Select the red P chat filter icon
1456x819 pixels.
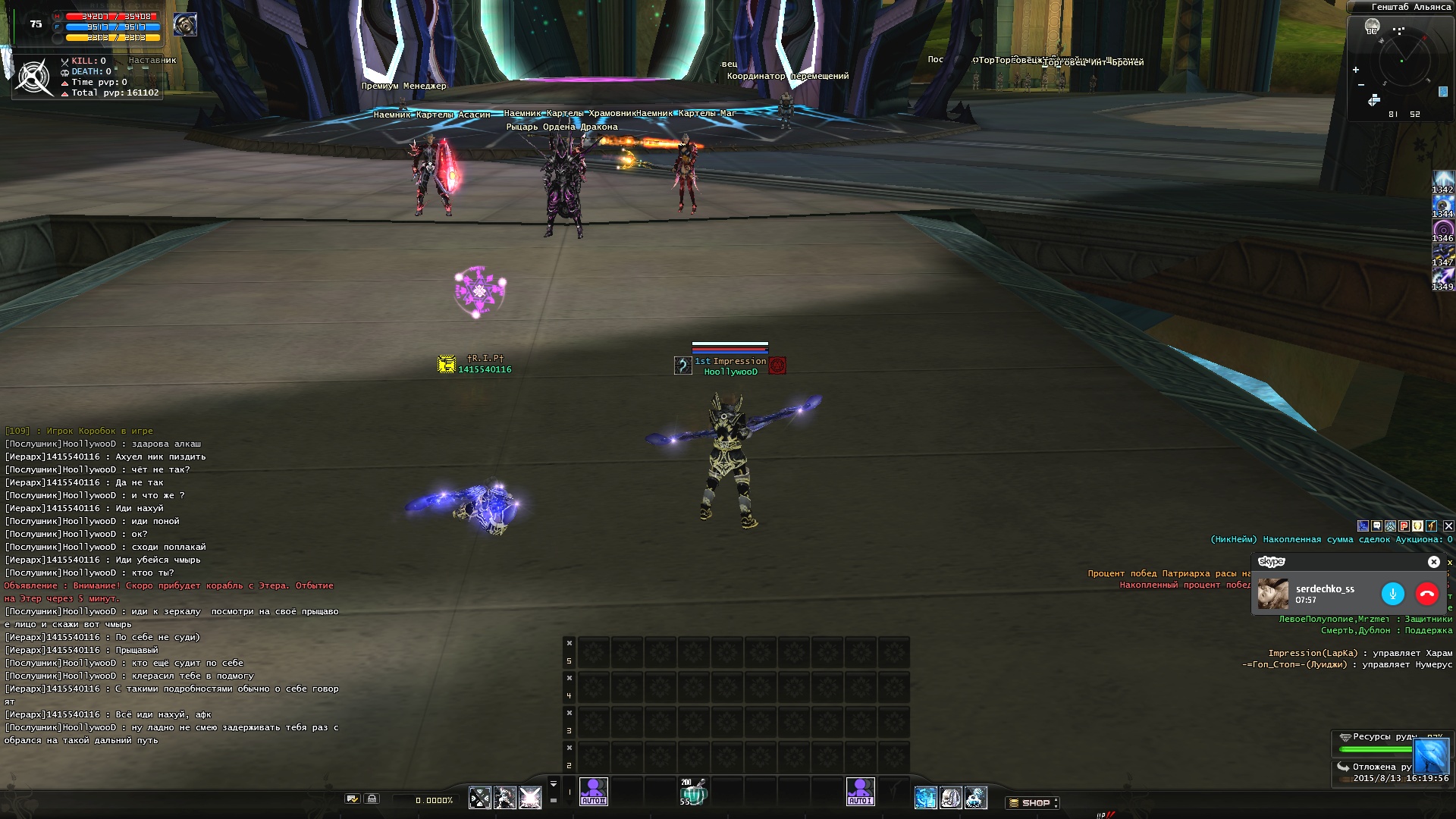tap(1404, 526)
